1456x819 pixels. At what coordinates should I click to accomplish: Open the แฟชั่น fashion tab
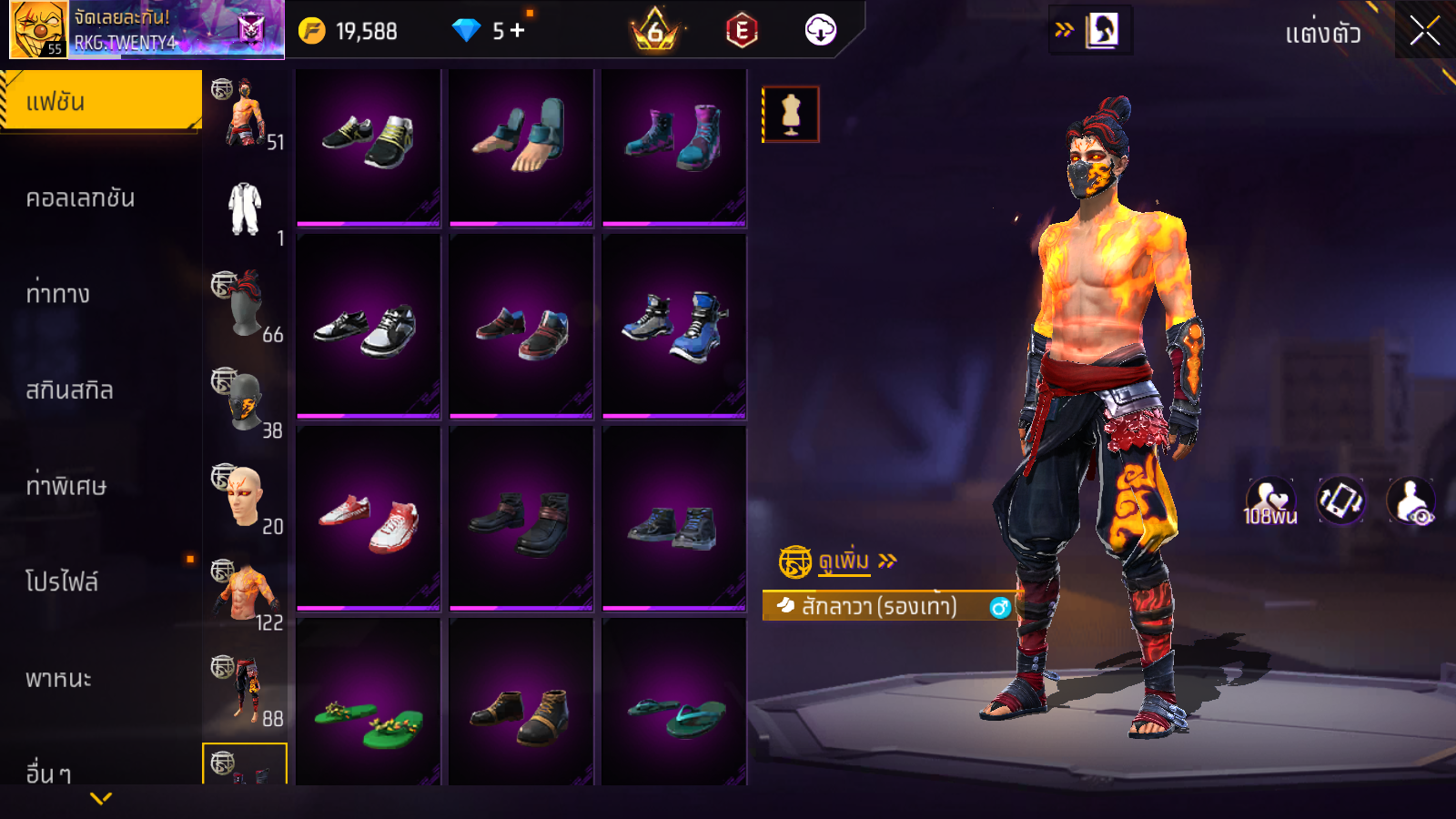[x=100, y=102]
